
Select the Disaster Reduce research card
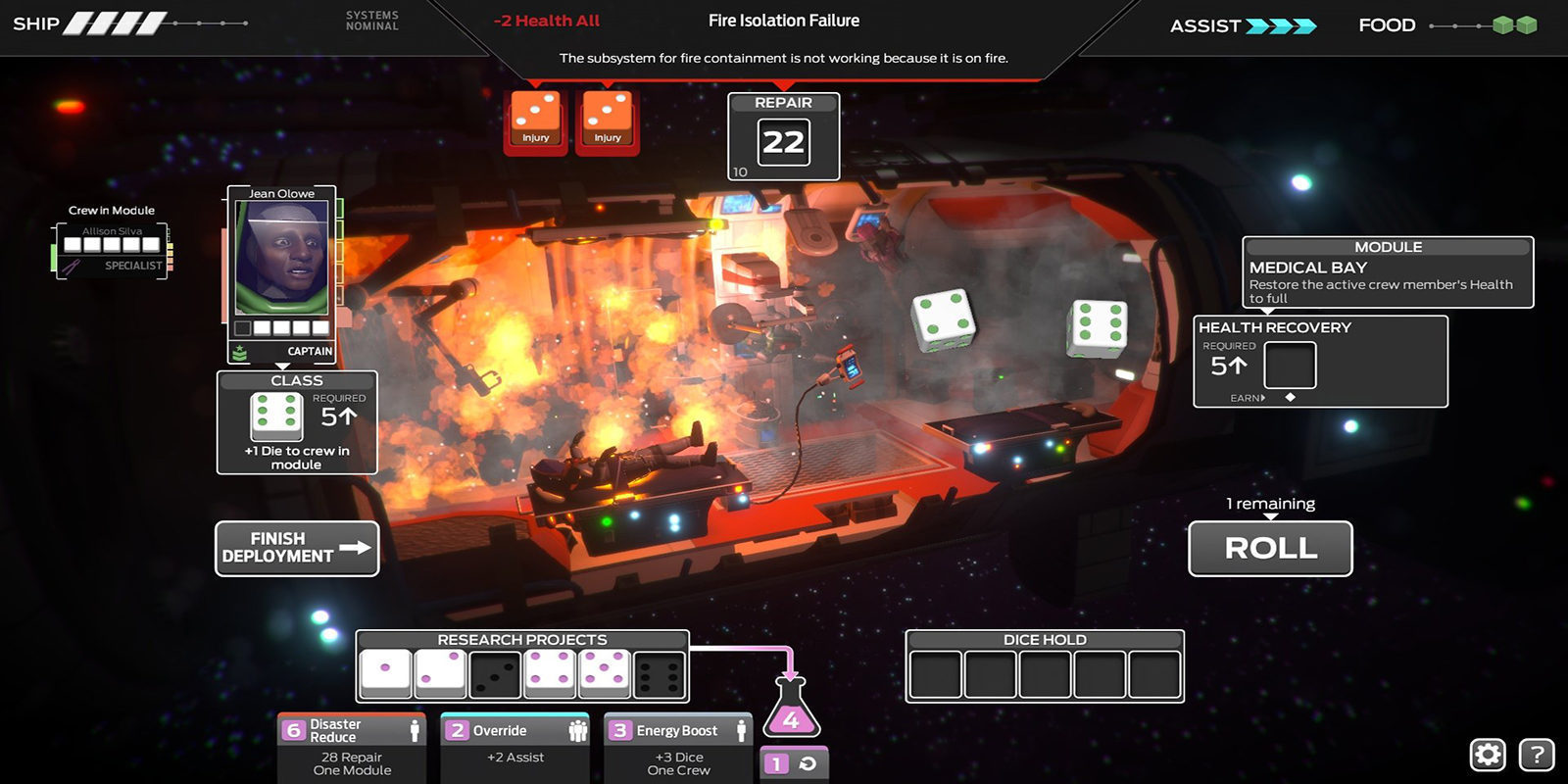(x=352, y=747)
